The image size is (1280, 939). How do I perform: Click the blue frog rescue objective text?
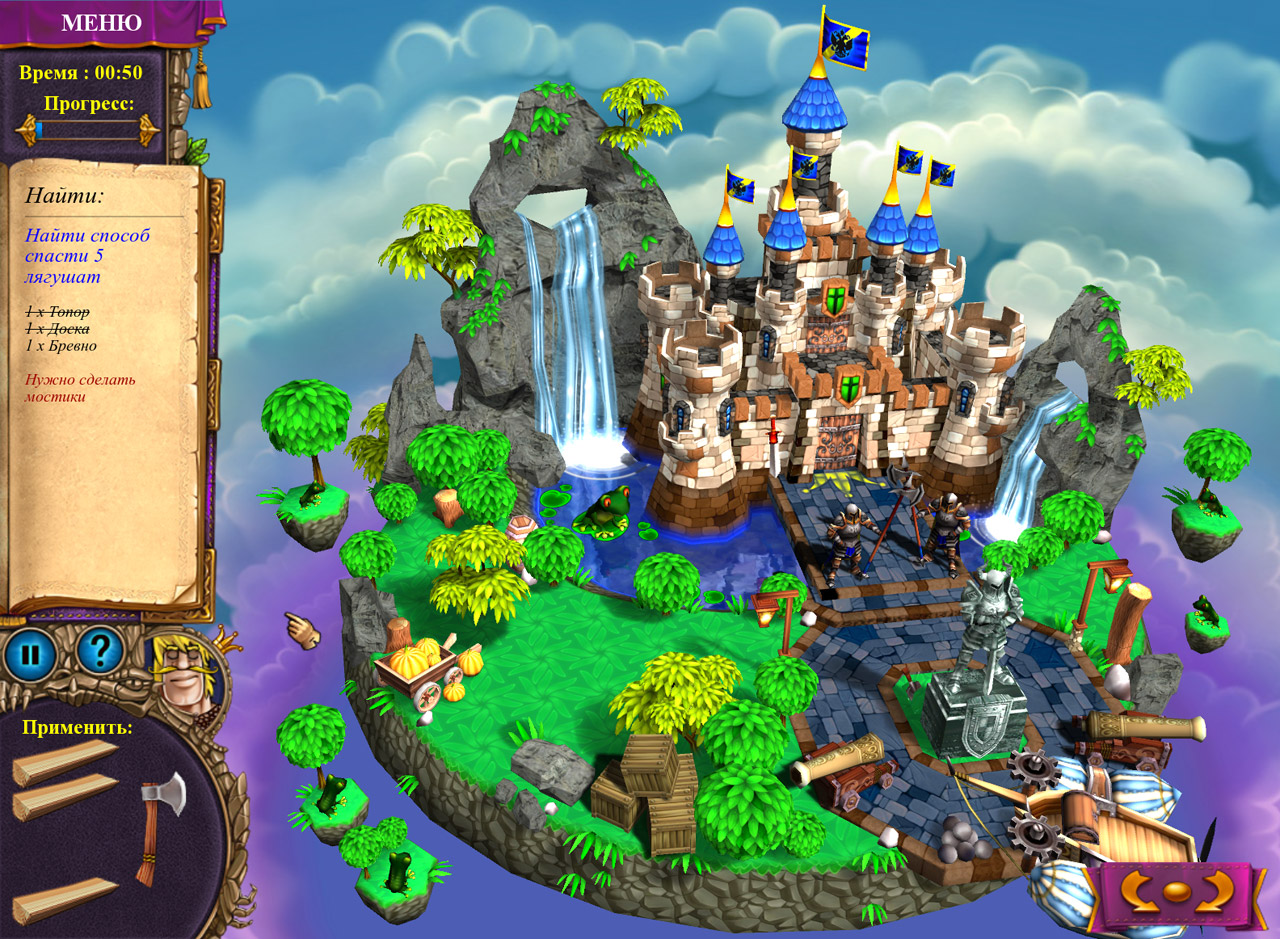click(x=87, y=256)
